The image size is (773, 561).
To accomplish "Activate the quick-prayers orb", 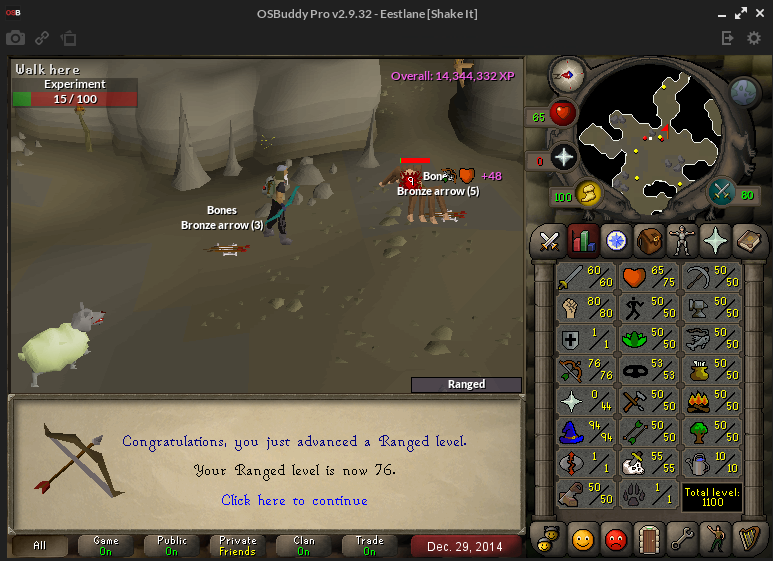I will (x=563, y=158).
